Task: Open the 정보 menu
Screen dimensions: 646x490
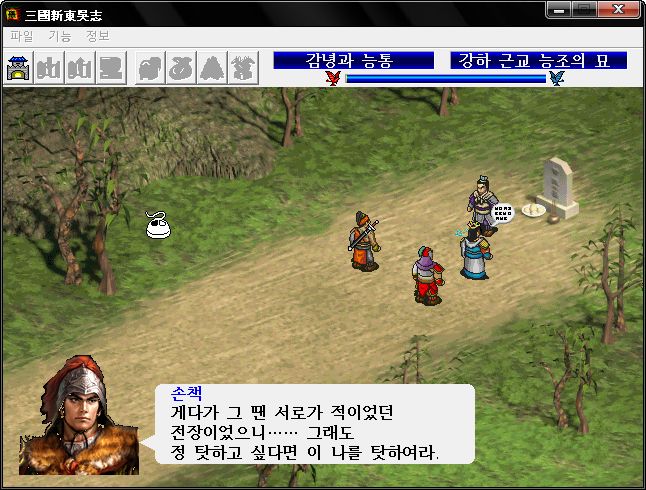Action: click(x=97, y=36)
